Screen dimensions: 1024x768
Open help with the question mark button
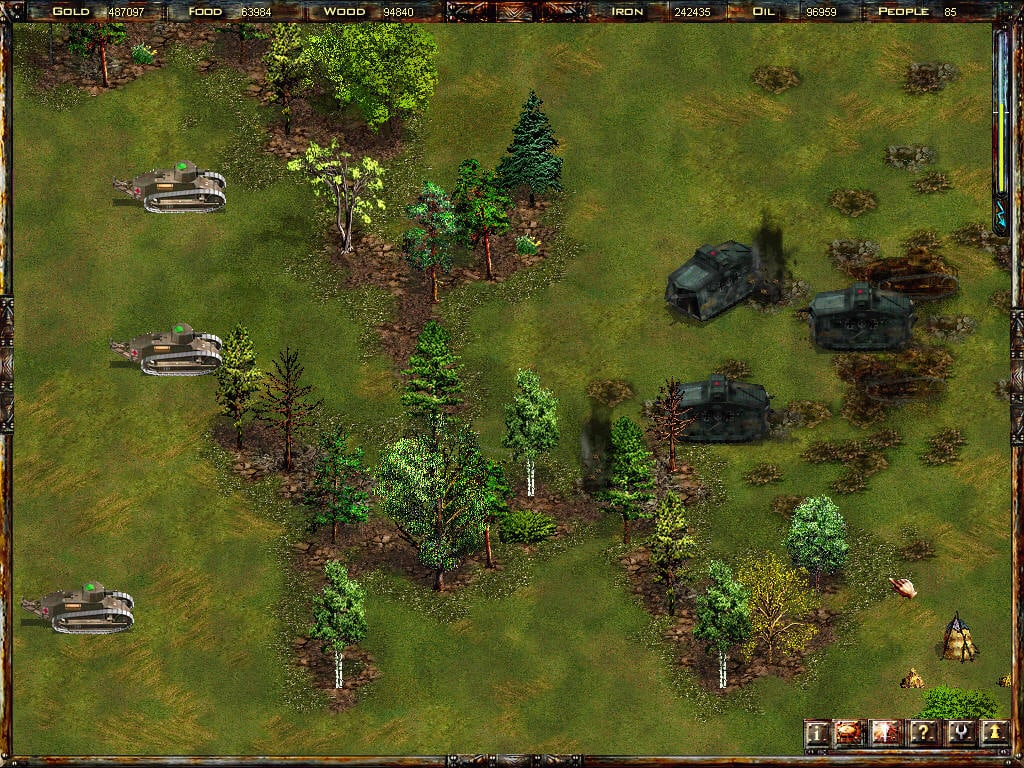(x=923, y=734)
